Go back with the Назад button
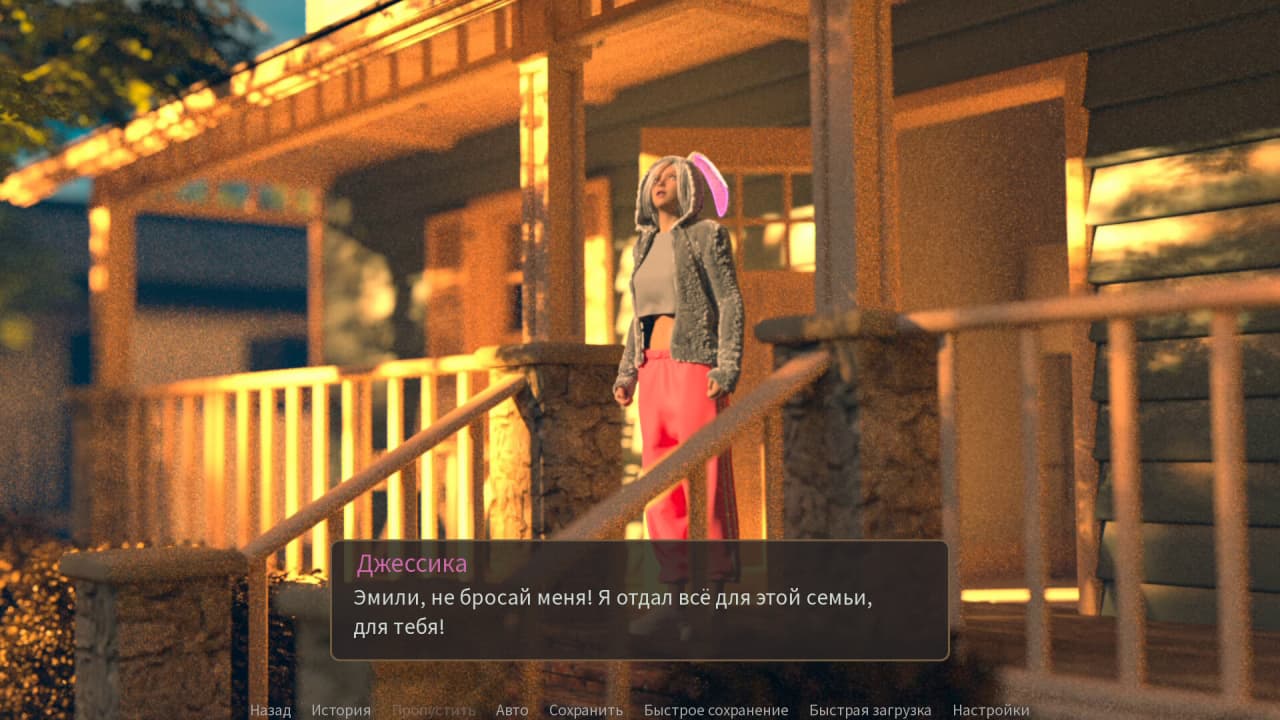 (x=270, y=711)
